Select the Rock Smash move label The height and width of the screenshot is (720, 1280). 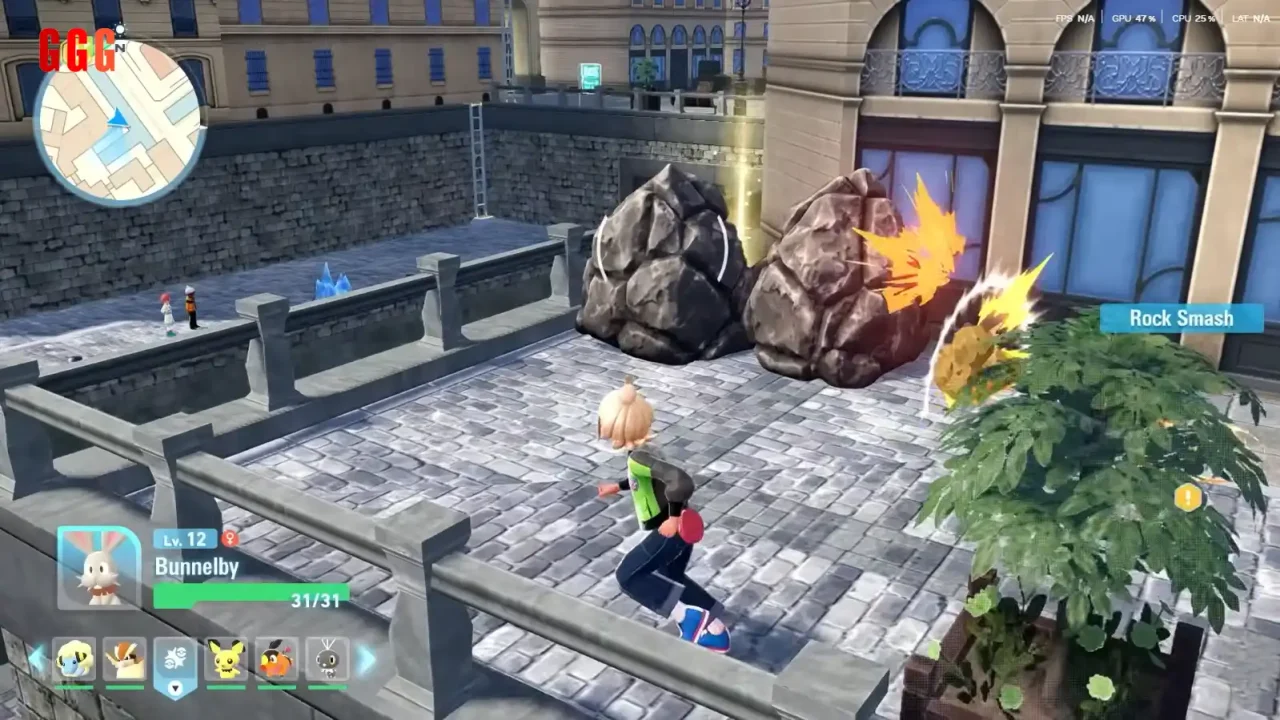coord(1181,318)
